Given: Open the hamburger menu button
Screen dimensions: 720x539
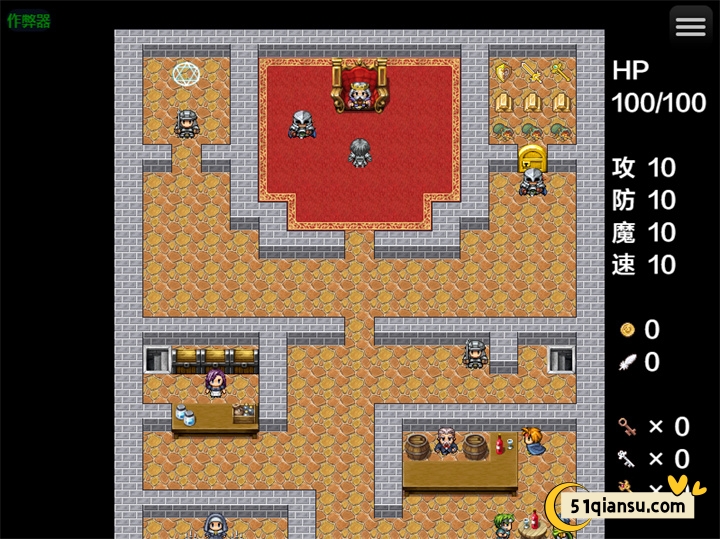Looking at the screenshot, I should point(690,27).
